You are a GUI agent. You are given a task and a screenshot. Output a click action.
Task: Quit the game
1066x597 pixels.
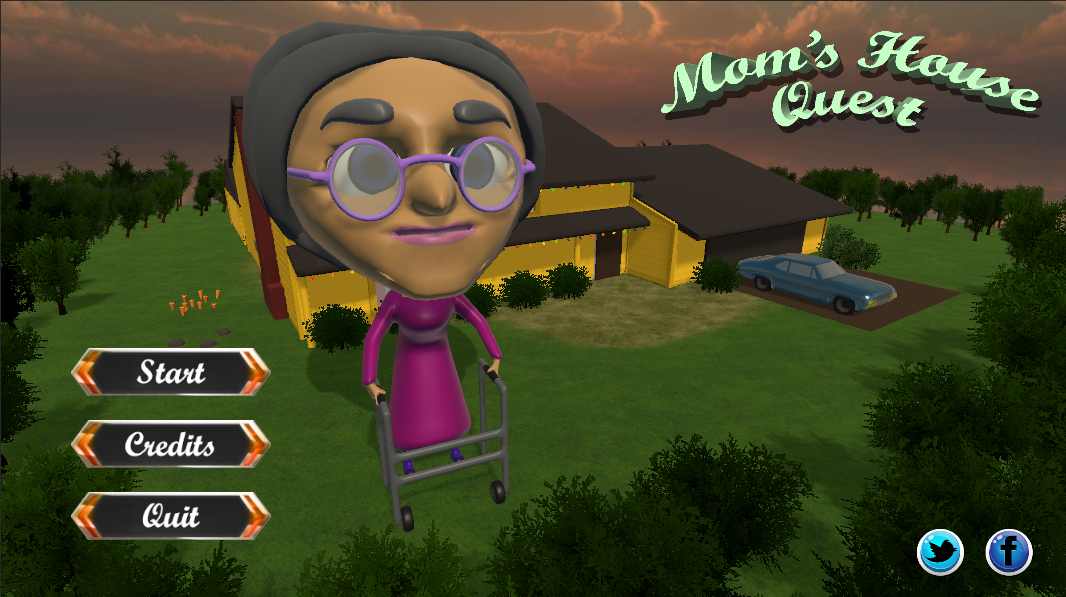171,516
